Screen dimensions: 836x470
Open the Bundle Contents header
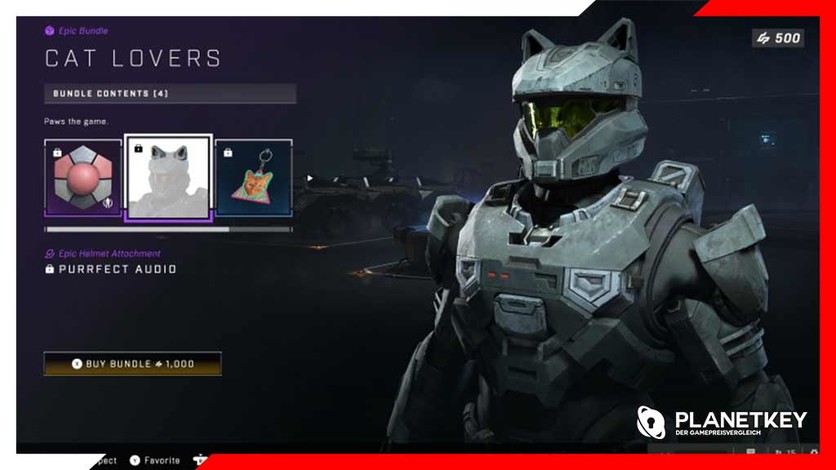pyautogui.click(x=170, y=94)
